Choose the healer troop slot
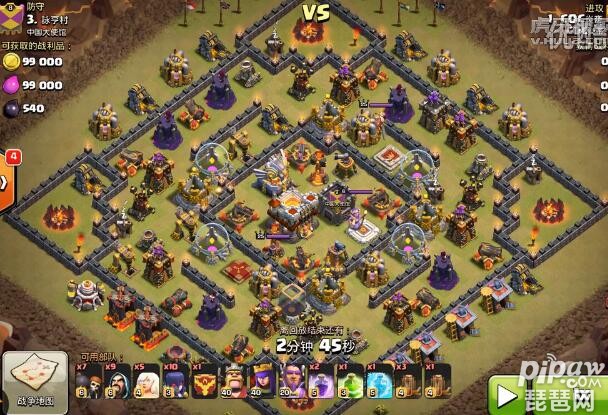The height and width of the screenshot is (415, 608). pos(146,386)
